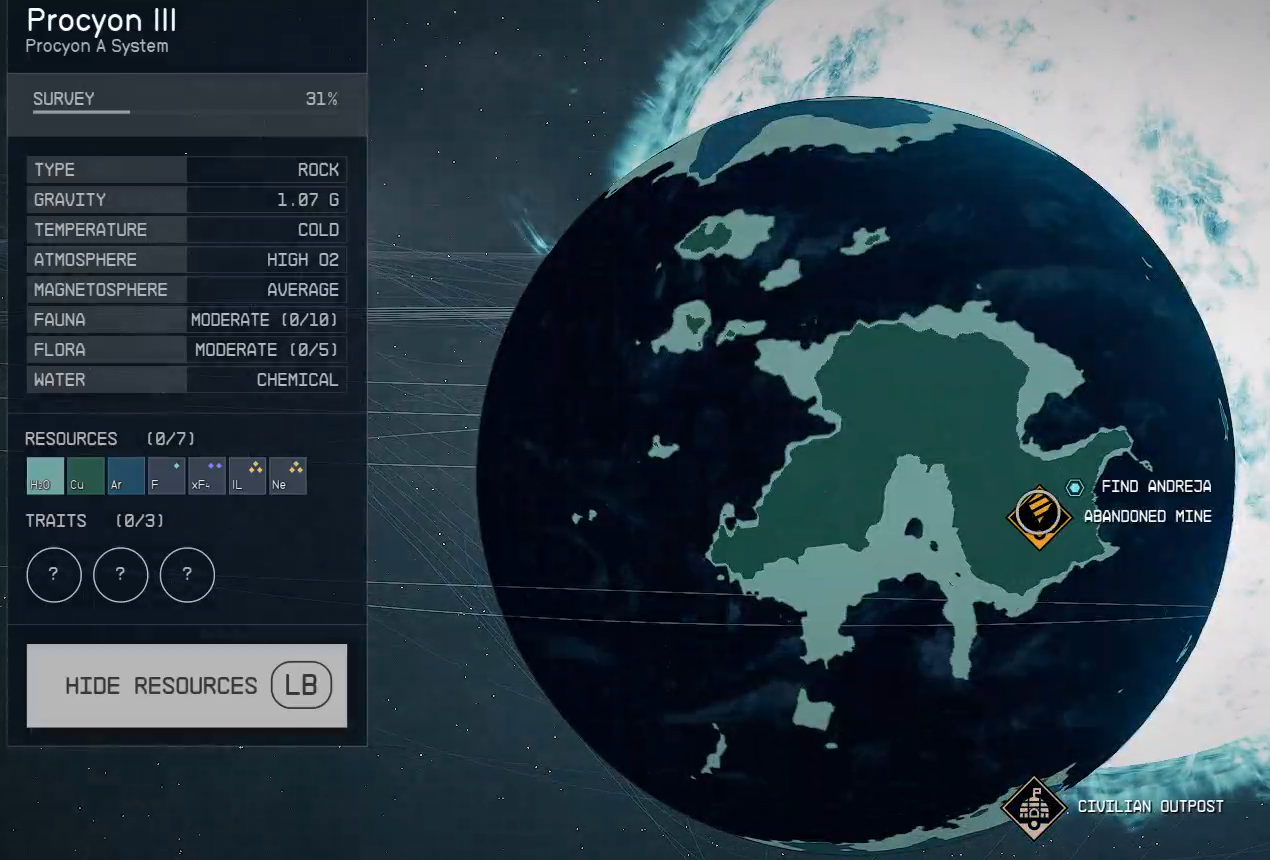This screenshot has height=860, width=1270.
Task: Choose the Civilian Outpost landing marker
Action: [x=1034, y=808]
